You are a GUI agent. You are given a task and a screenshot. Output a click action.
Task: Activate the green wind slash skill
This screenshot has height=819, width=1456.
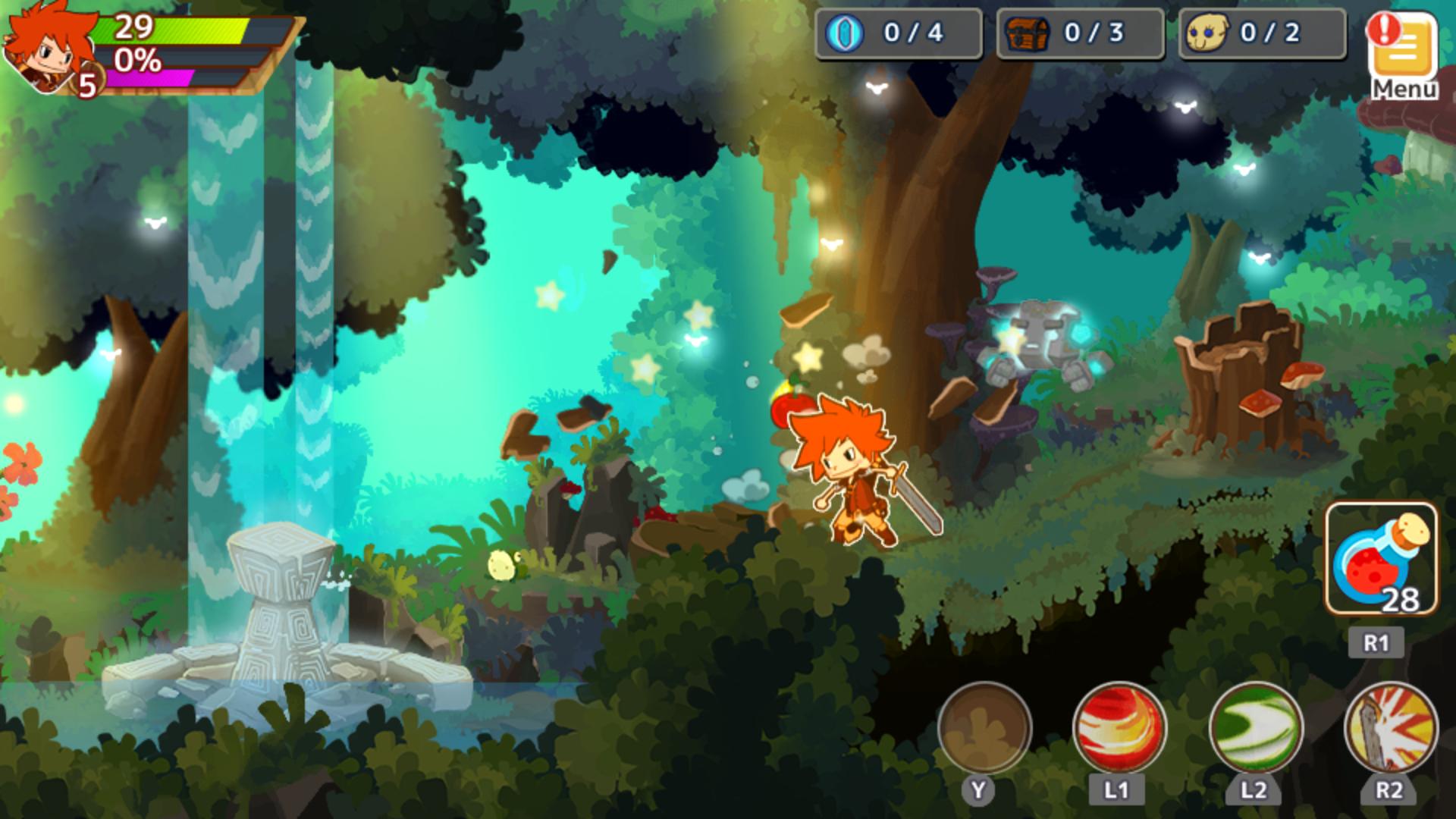coord(1255,728)
